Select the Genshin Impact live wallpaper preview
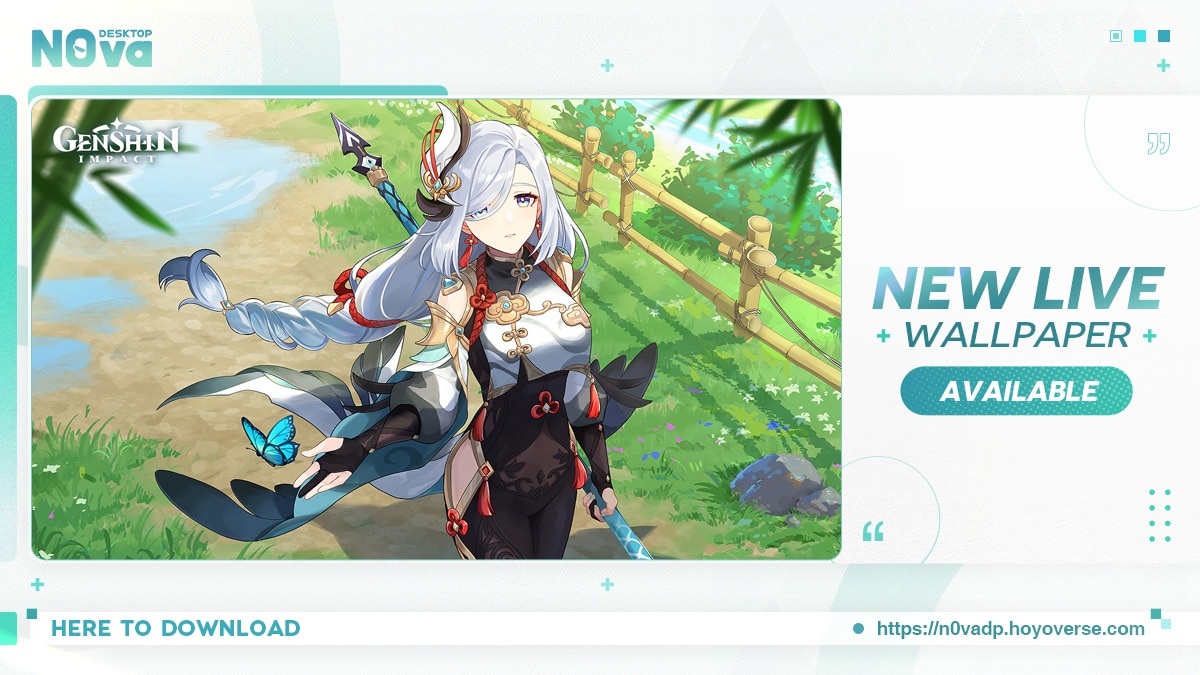The height and width of the screenshot is (675, 1200). pos(436,328)
